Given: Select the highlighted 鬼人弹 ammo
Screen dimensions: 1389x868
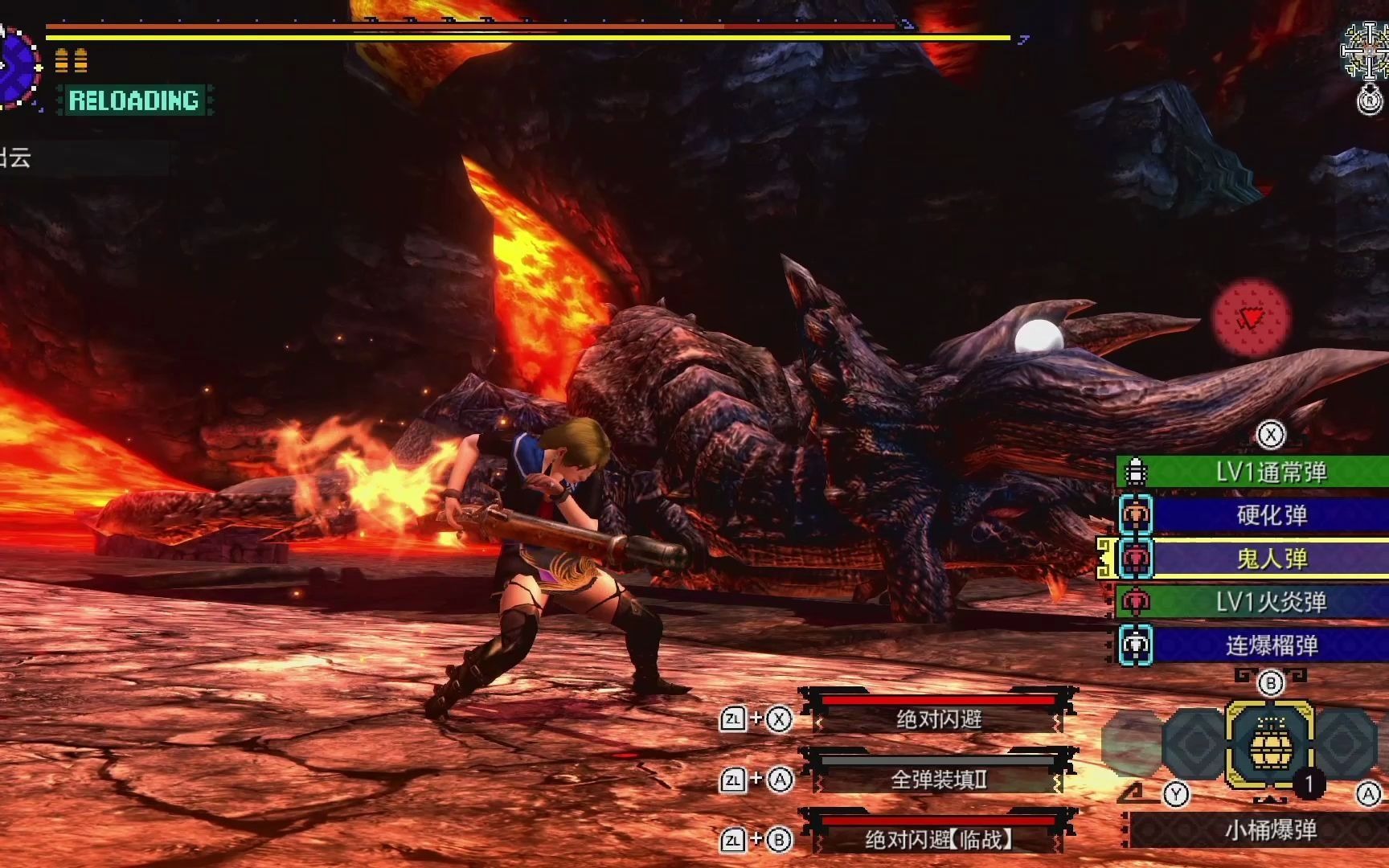Looking at the screenshot, I should coord(1270,559).
